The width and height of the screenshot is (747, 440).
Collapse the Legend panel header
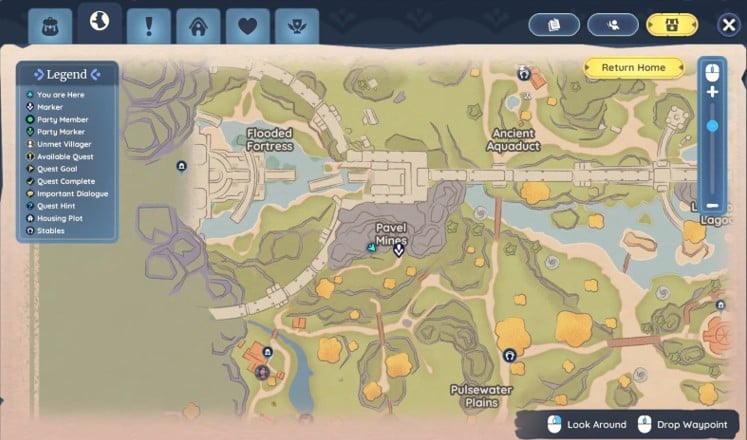67,74
